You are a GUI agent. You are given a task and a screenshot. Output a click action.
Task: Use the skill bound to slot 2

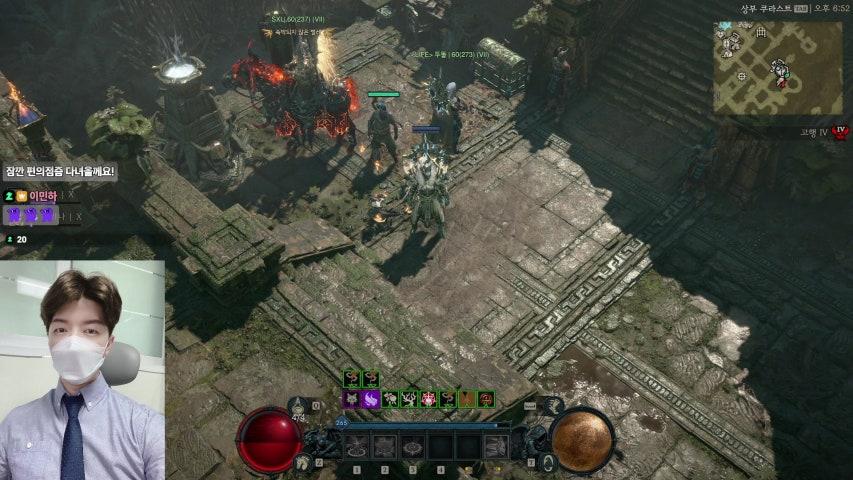tap(385, 447)
